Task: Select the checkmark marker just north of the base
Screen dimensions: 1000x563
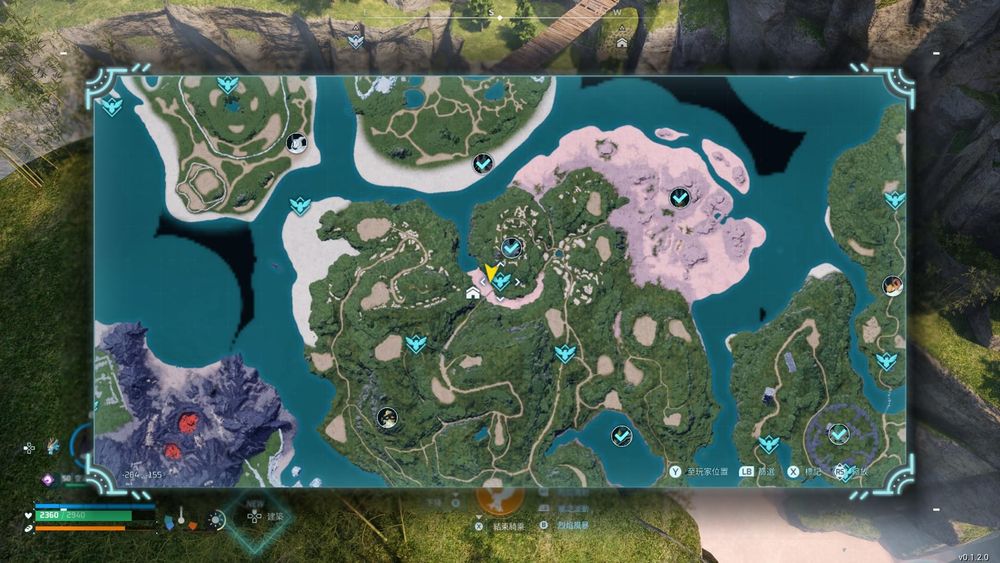Action: [x=512, y=246]
